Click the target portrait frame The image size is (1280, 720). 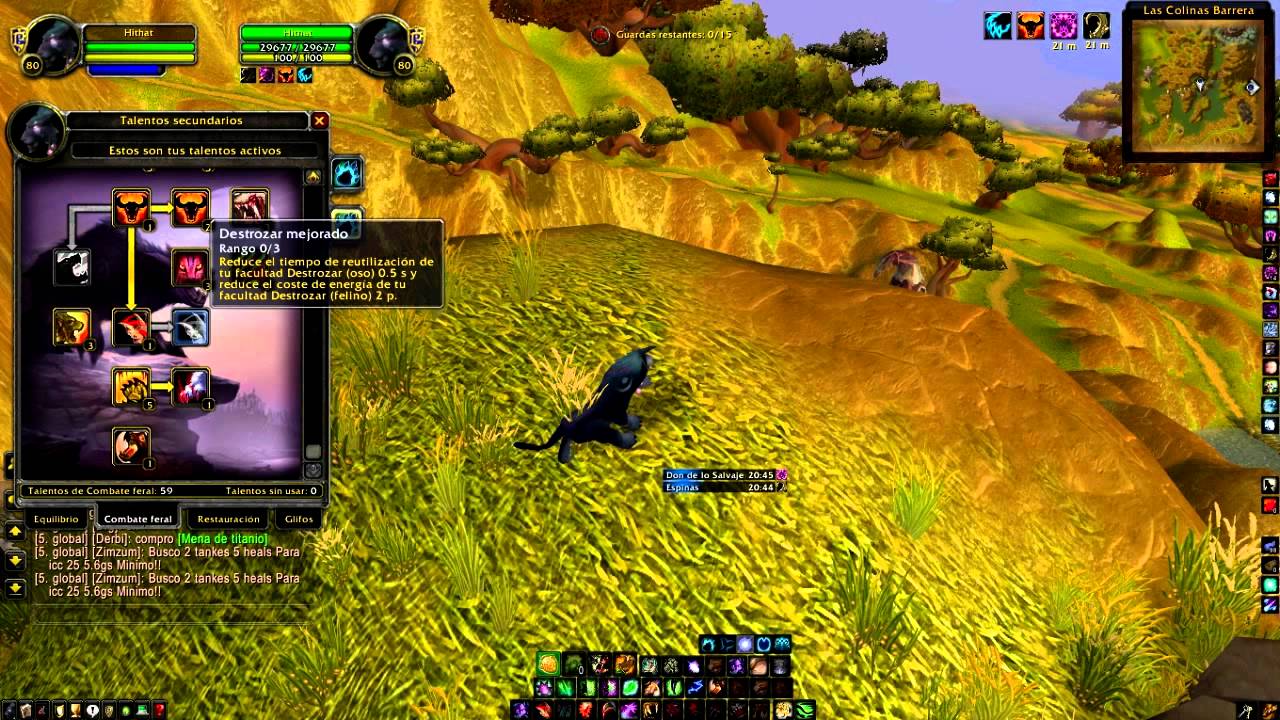(384, 47)
